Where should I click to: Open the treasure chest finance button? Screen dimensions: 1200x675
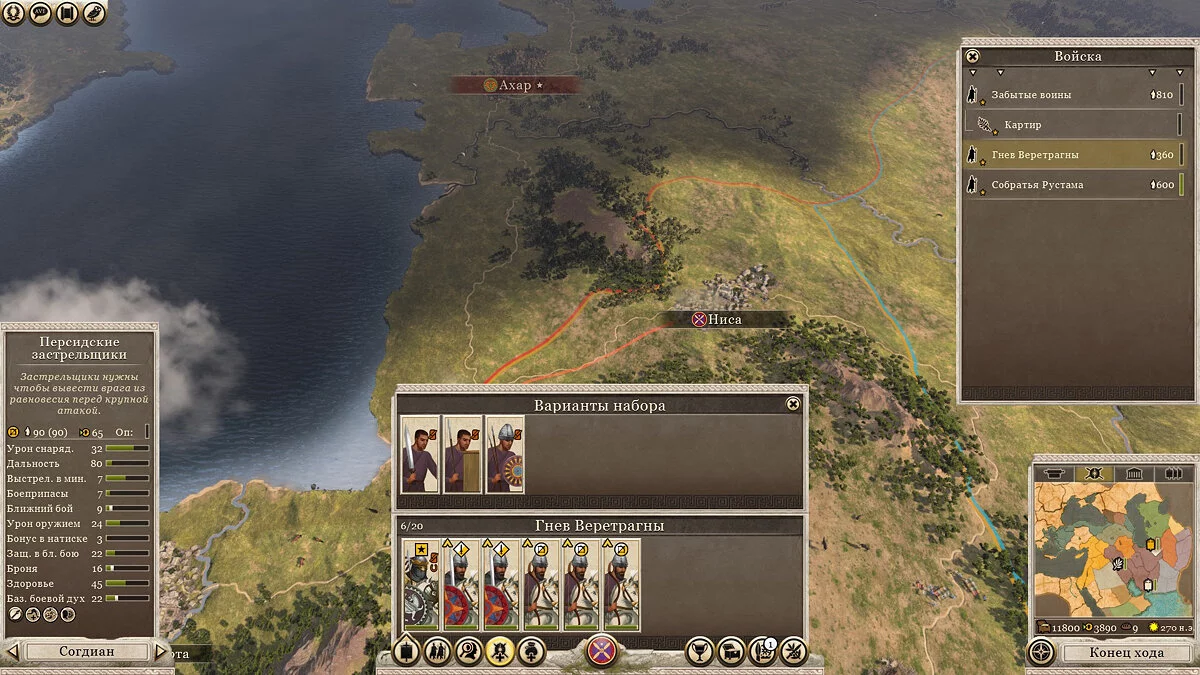click(731, 651)
